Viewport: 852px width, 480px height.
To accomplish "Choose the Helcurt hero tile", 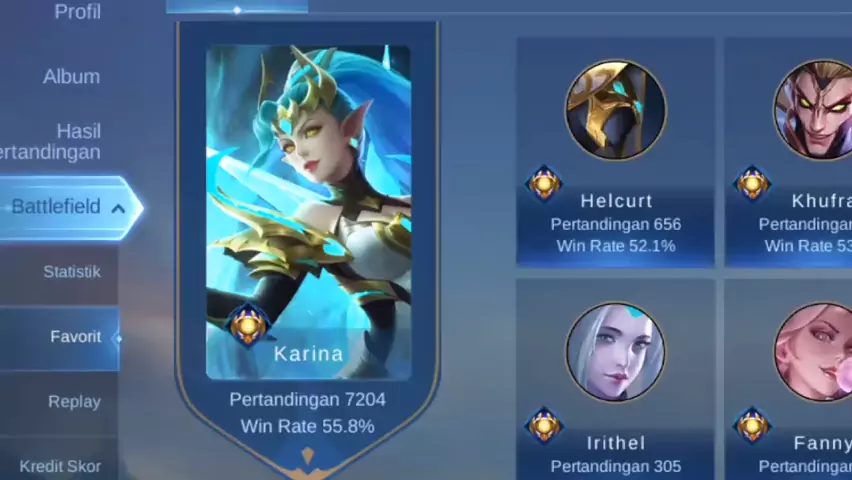I will pyautogui.click(x=615, y=152).
